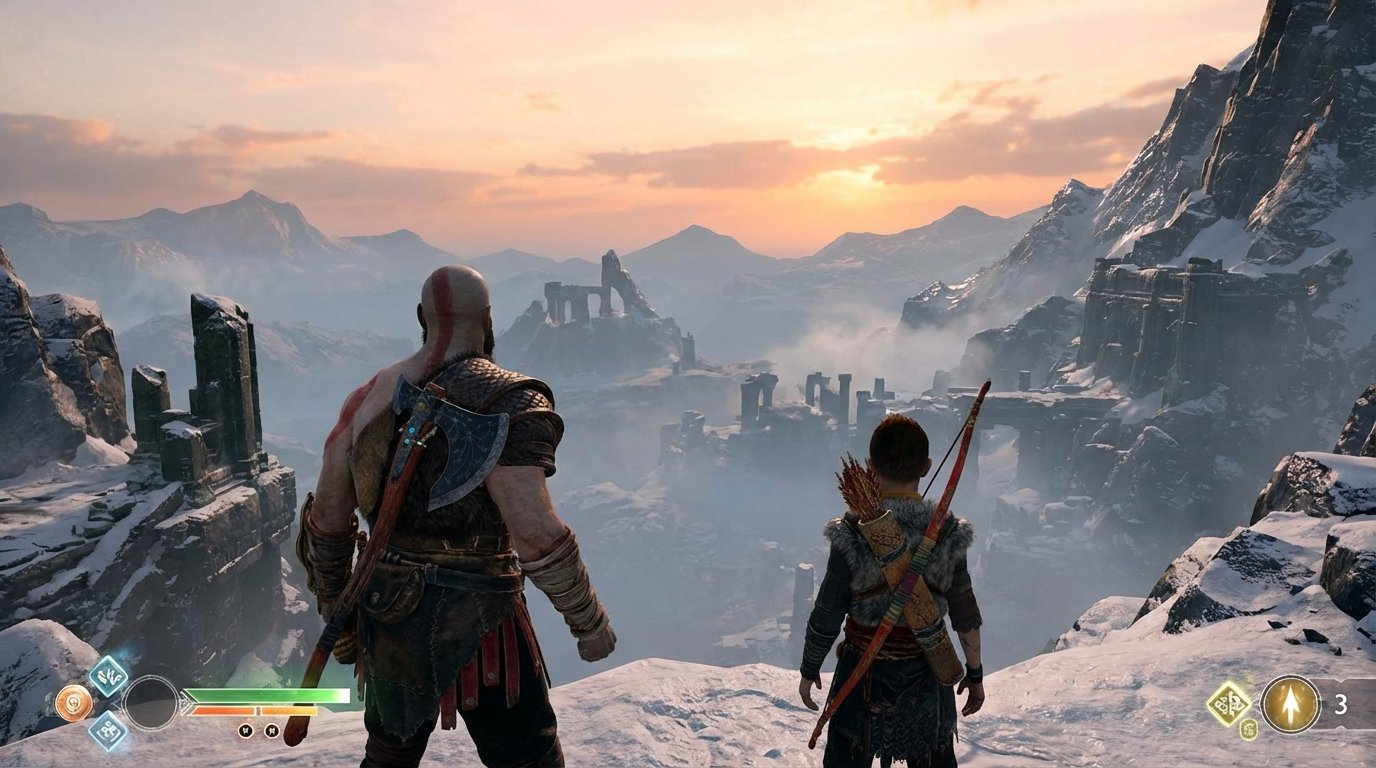Click the small rune badge beside the arrow icon
This screenshot has width=1376, height=768.
(x=1248, y=729)
